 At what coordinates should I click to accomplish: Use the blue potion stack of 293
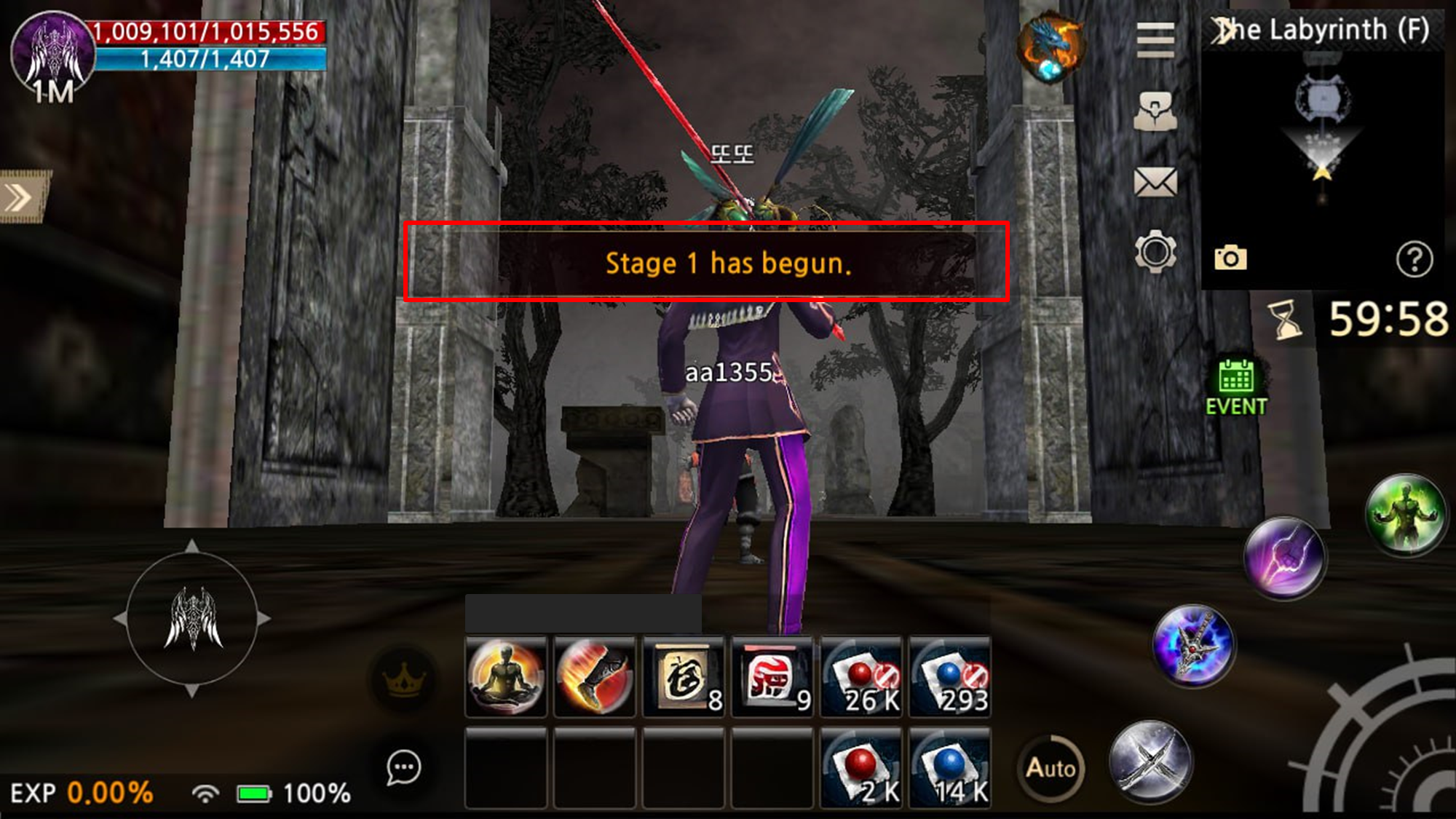[x=950, y=678]
